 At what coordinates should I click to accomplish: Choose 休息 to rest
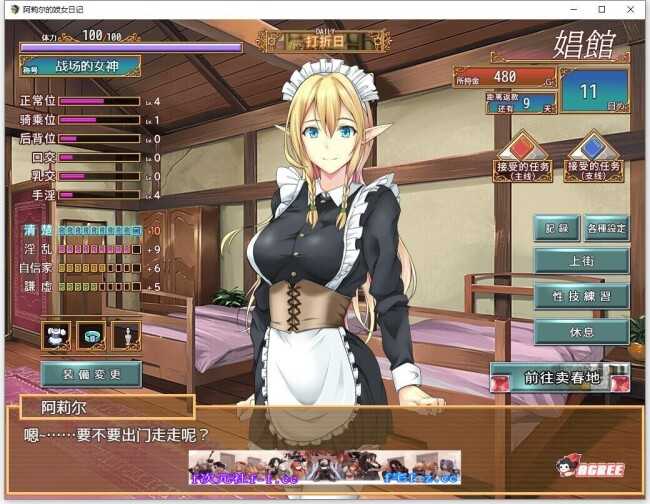[x=581, y=332]
